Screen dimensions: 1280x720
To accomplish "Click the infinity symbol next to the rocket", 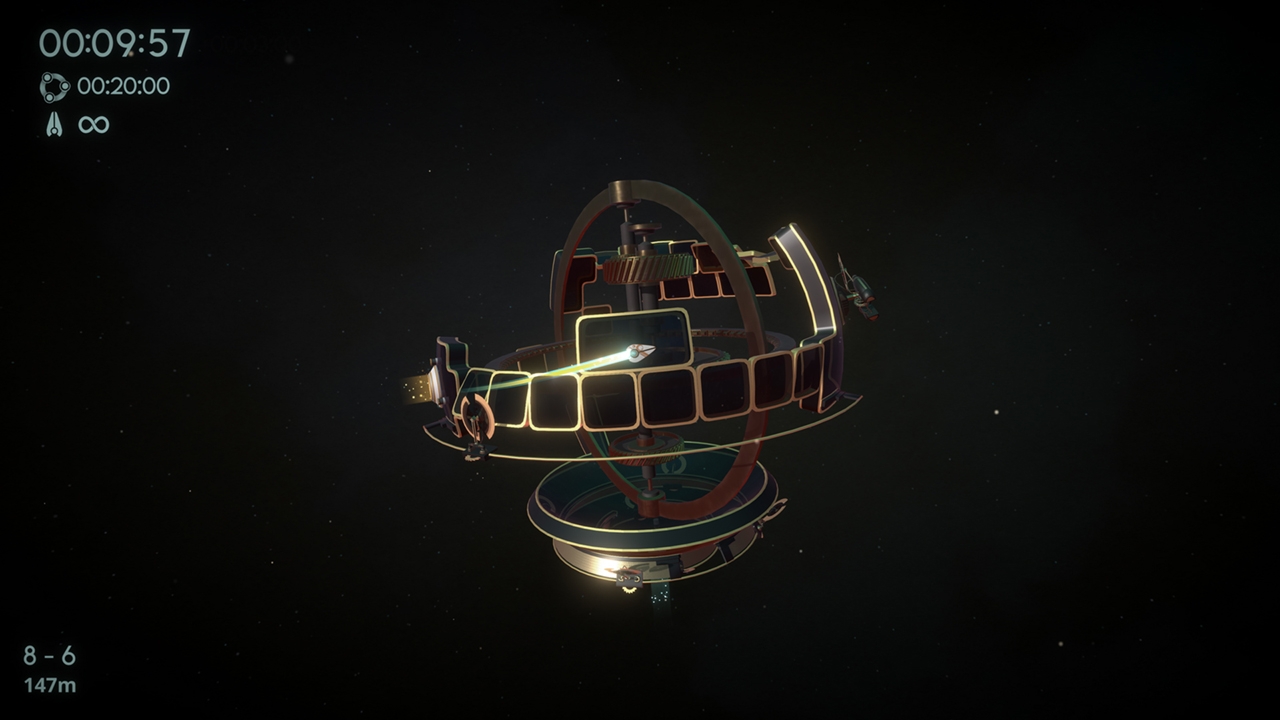I will [x=92, y=125].
